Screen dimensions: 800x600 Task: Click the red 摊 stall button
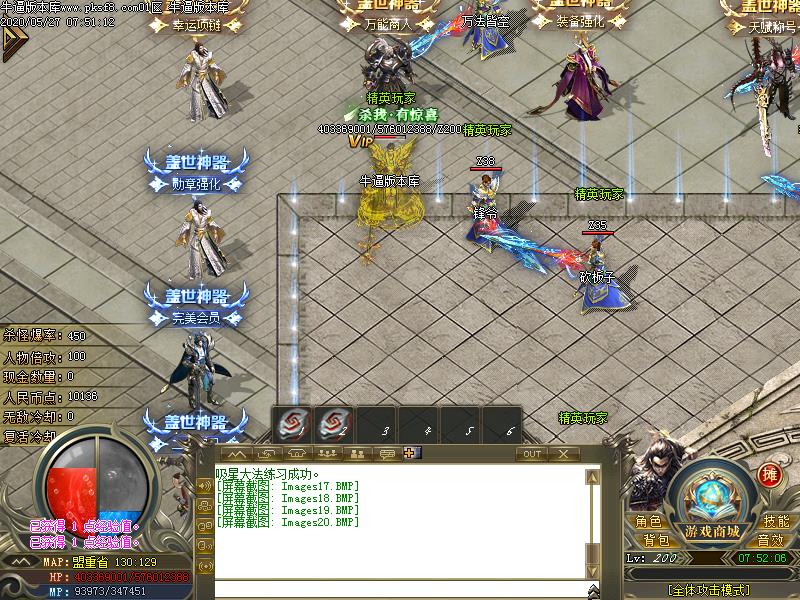point(769,475)
